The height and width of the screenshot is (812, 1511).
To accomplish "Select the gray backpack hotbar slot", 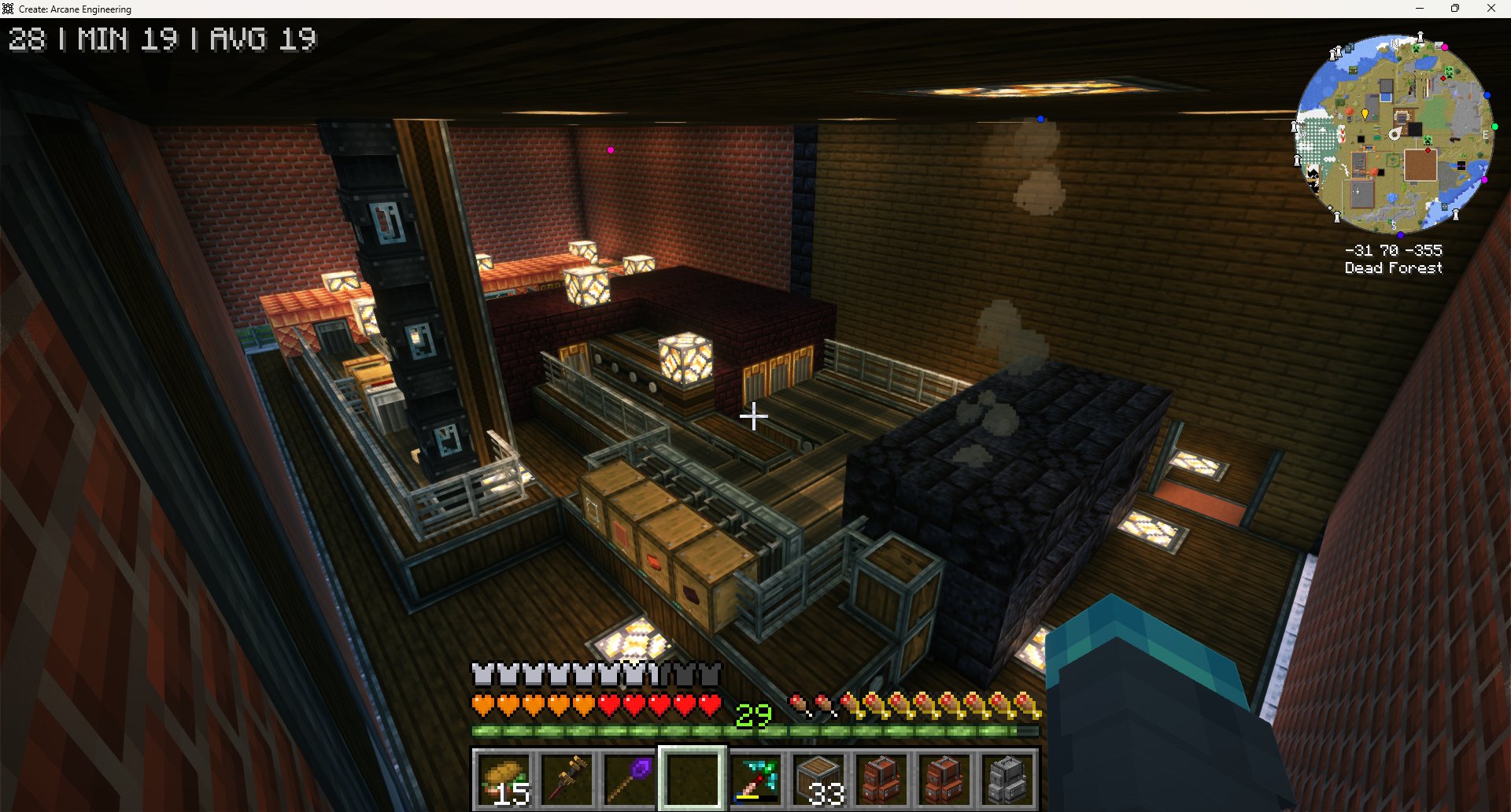I will click(1007, 778).
